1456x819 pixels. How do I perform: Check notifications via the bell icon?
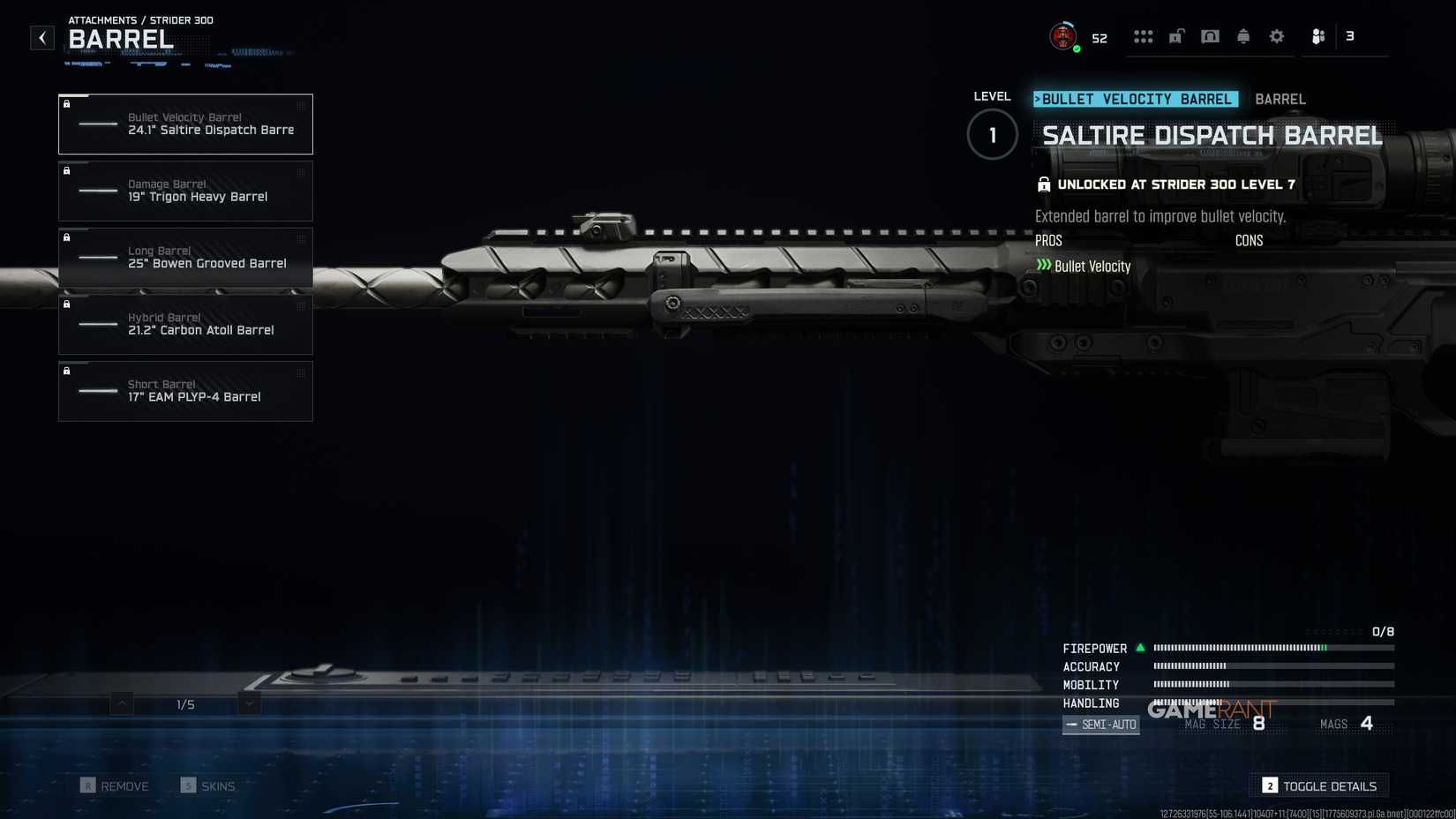coord(1243,36)
